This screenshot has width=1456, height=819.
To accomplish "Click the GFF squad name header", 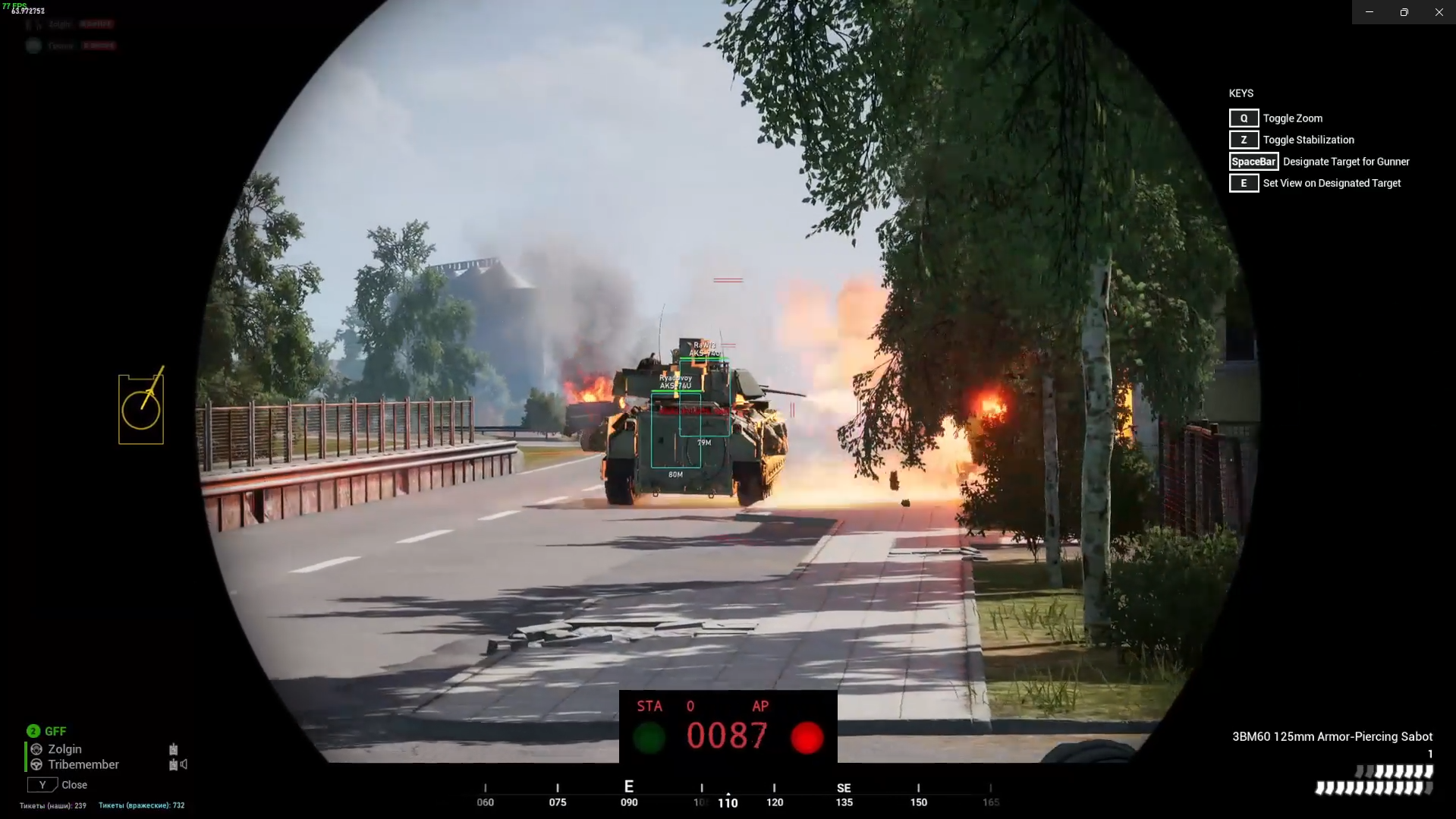I will pyautogui.click(x=55, y=731).
